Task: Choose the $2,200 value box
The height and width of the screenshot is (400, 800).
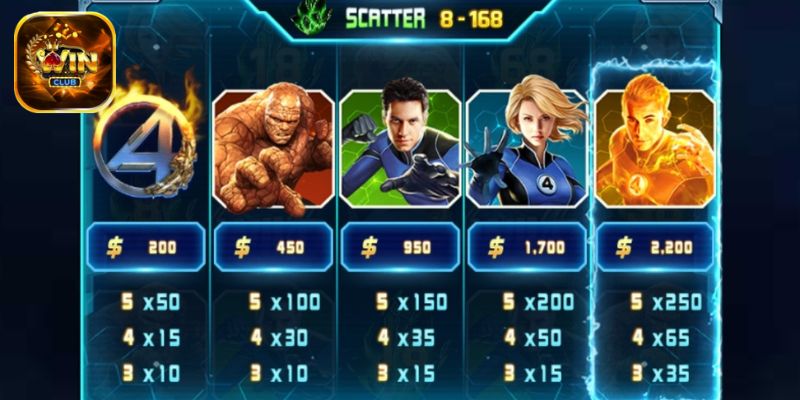Action: click(x=655, y=247)
